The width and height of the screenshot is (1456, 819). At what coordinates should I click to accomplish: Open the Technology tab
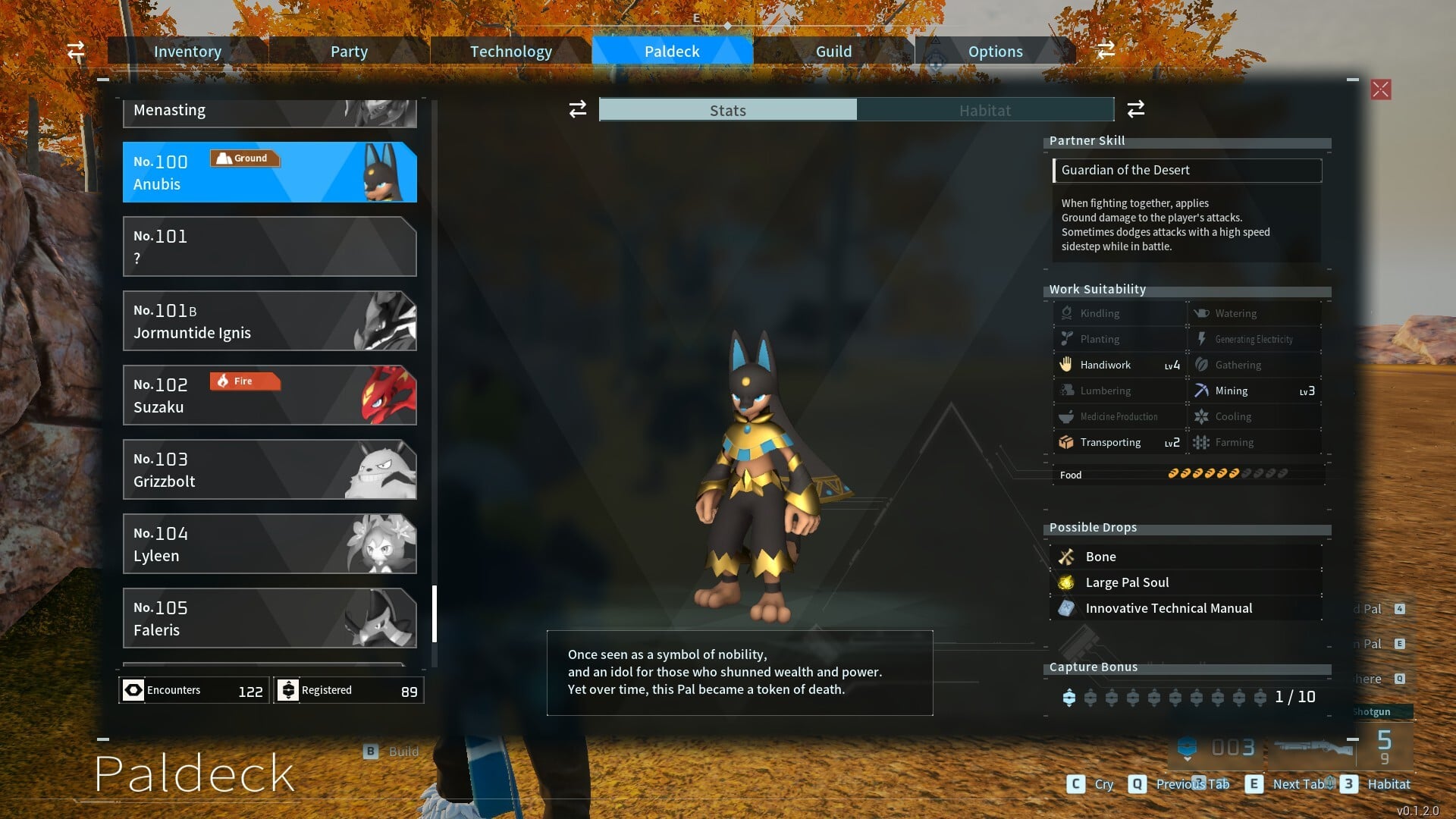[510, 51]
